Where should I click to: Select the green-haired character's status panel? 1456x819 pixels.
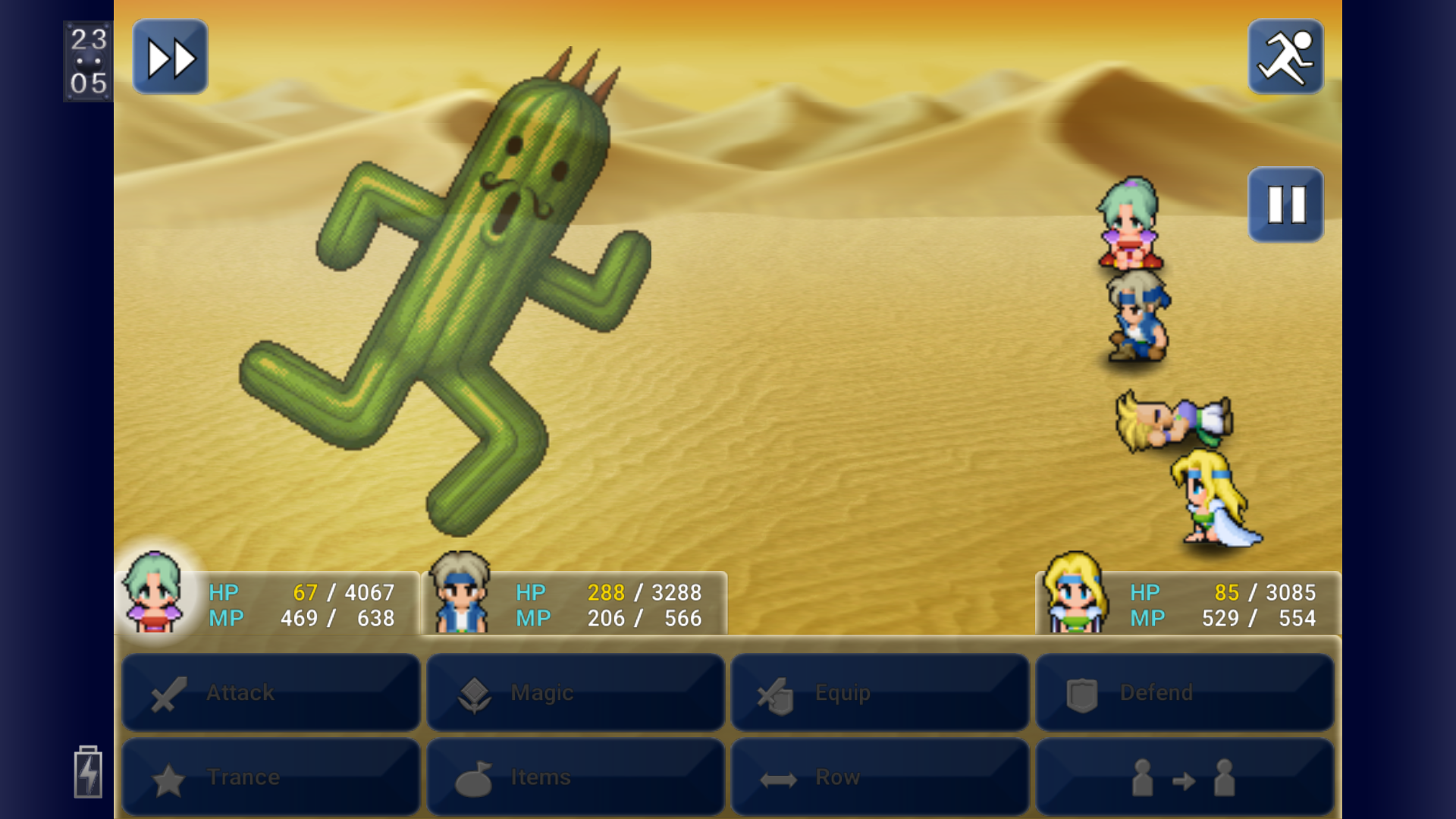pyautogui.click(x=269, y=604)
